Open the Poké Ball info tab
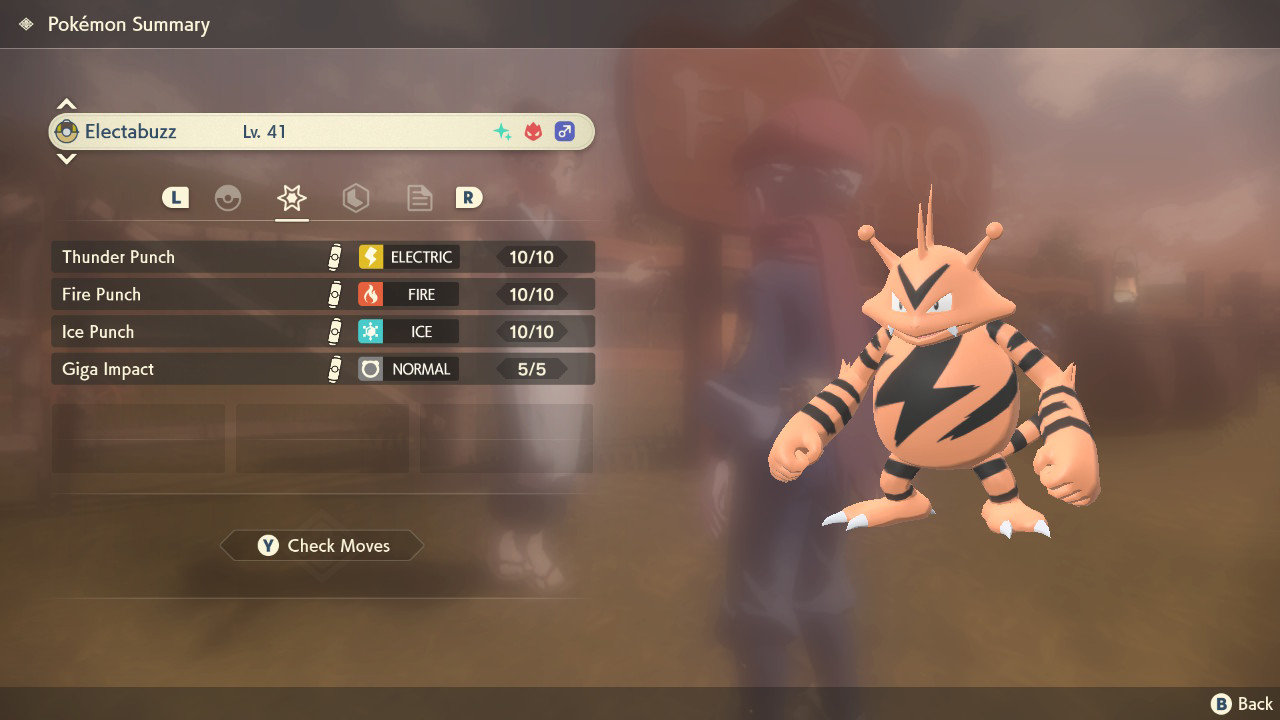The image size is (1280, 720). coord(229,197)
